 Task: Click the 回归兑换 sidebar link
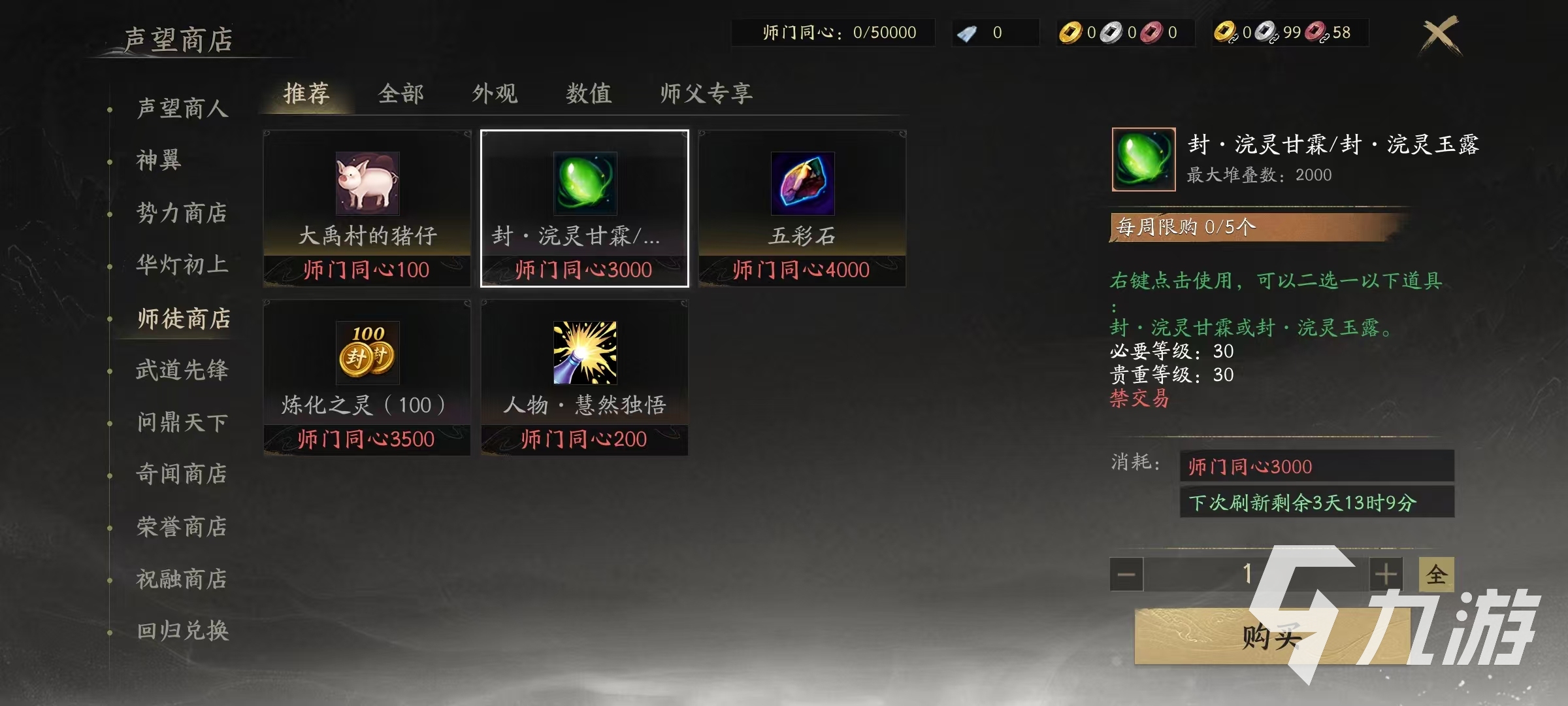(183, 631)
